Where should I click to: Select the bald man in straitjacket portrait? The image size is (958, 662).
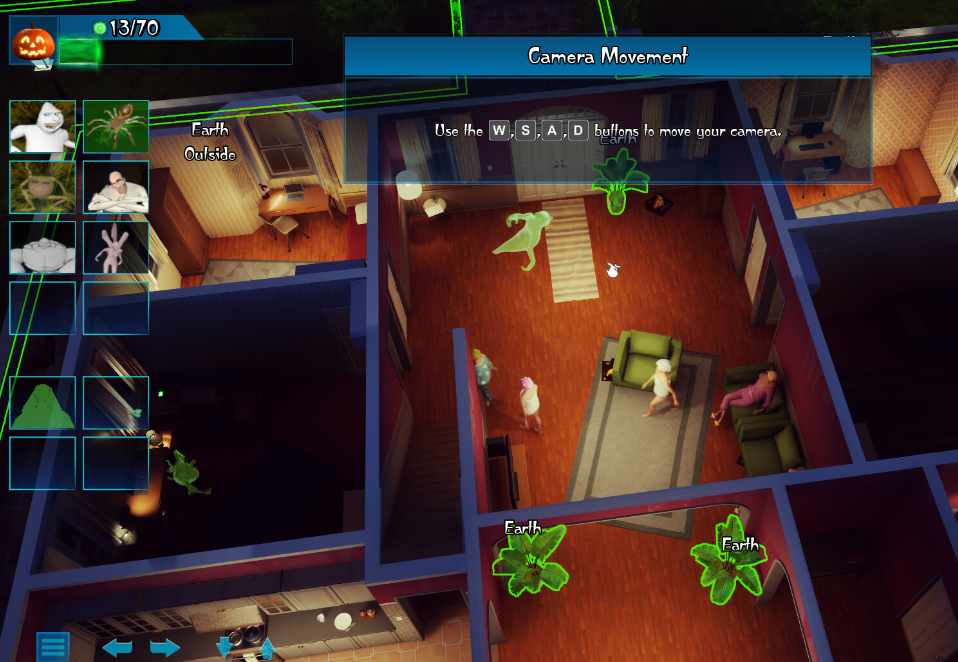116,187
